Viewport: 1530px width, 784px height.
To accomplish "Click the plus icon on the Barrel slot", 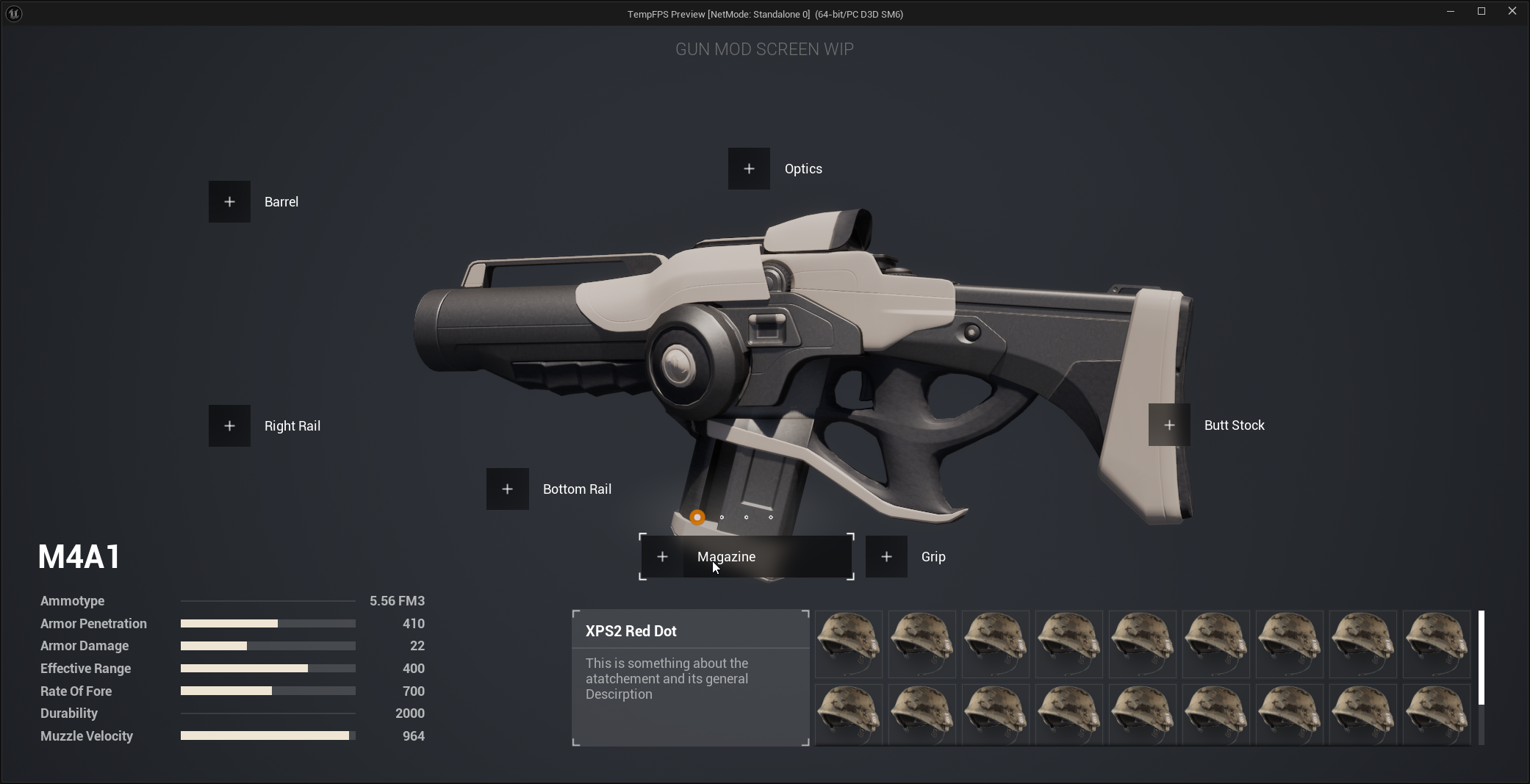I will (229, 201).
